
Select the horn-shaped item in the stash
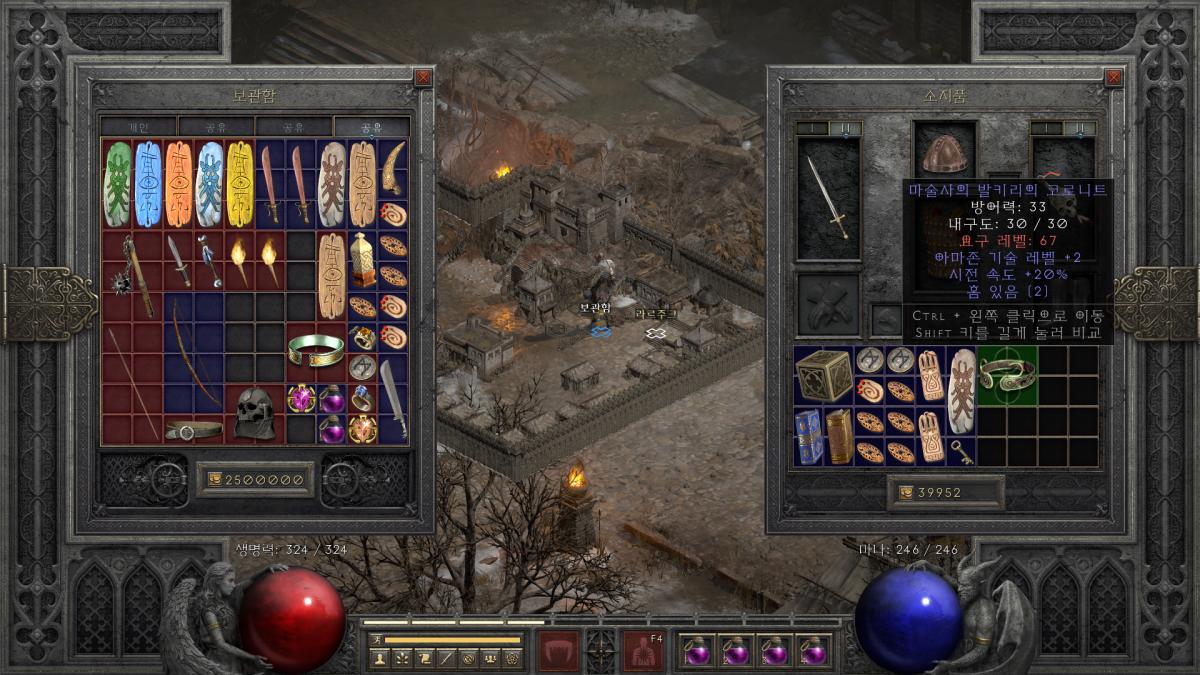pyautogui.click(x=394, y=167)
